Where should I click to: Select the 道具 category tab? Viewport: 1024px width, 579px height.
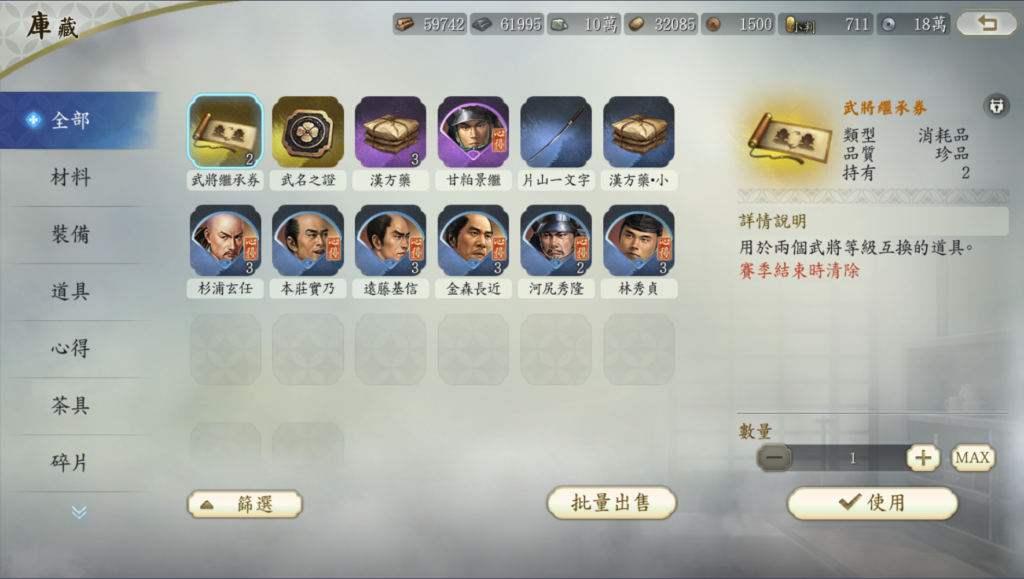click(x=71, y=292)
